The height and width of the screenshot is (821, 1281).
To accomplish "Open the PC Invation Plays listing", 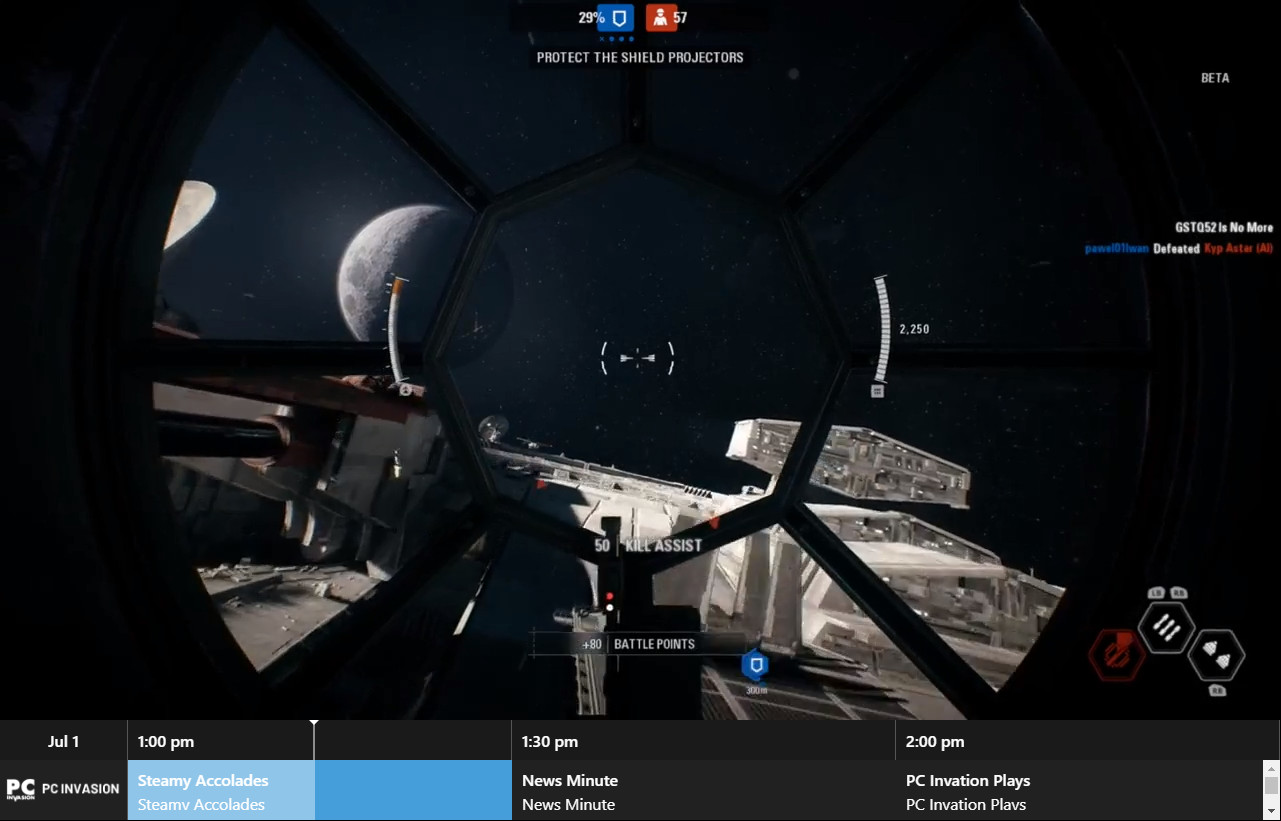I will pos(968,780).
